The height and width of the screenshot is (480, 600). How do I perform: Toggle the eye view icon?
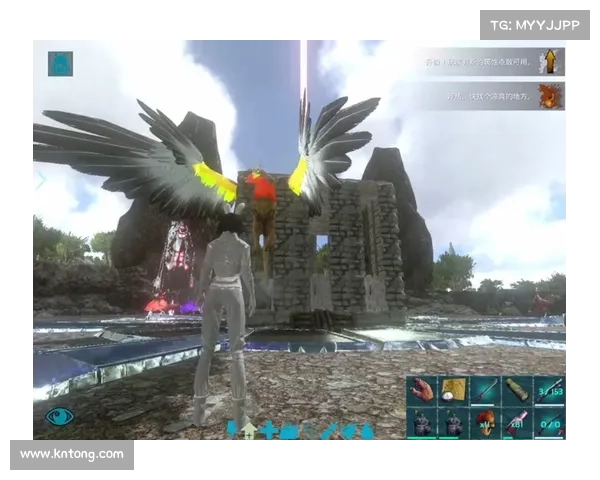point(60,416)
